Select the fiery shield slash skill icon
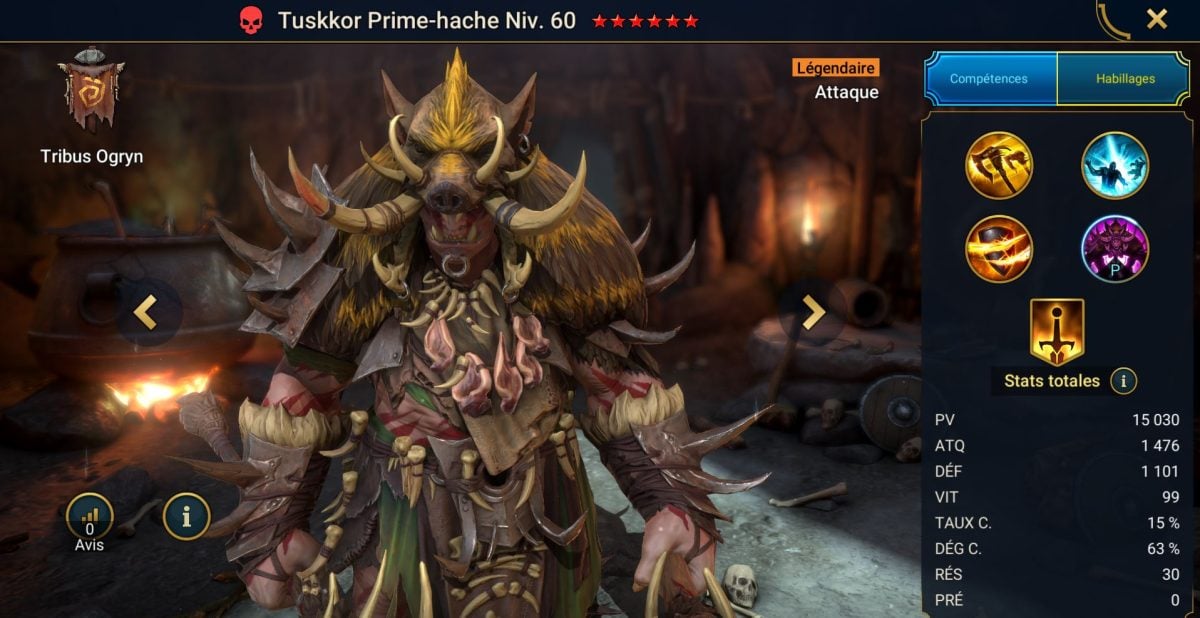This screenshot has height=618, width=1200. pos(999,249)
